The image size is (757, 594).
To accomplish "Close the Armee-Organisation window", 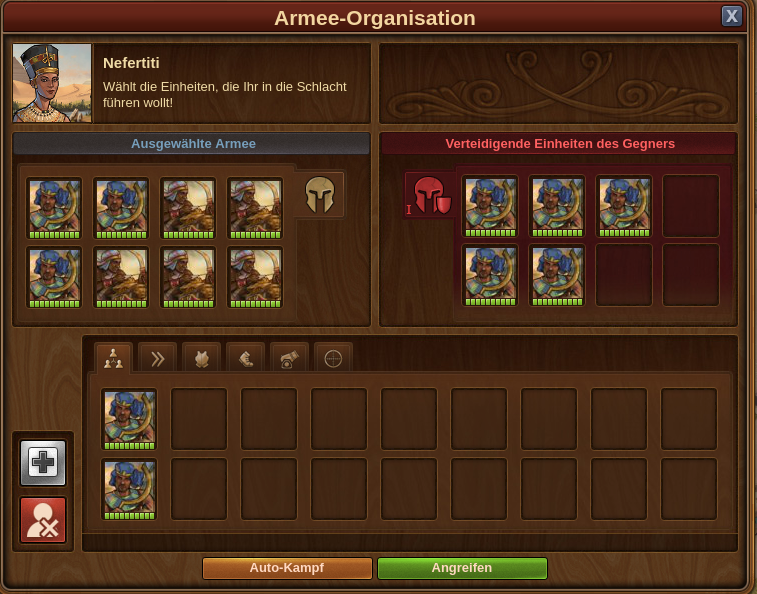I will click(732, 16).
